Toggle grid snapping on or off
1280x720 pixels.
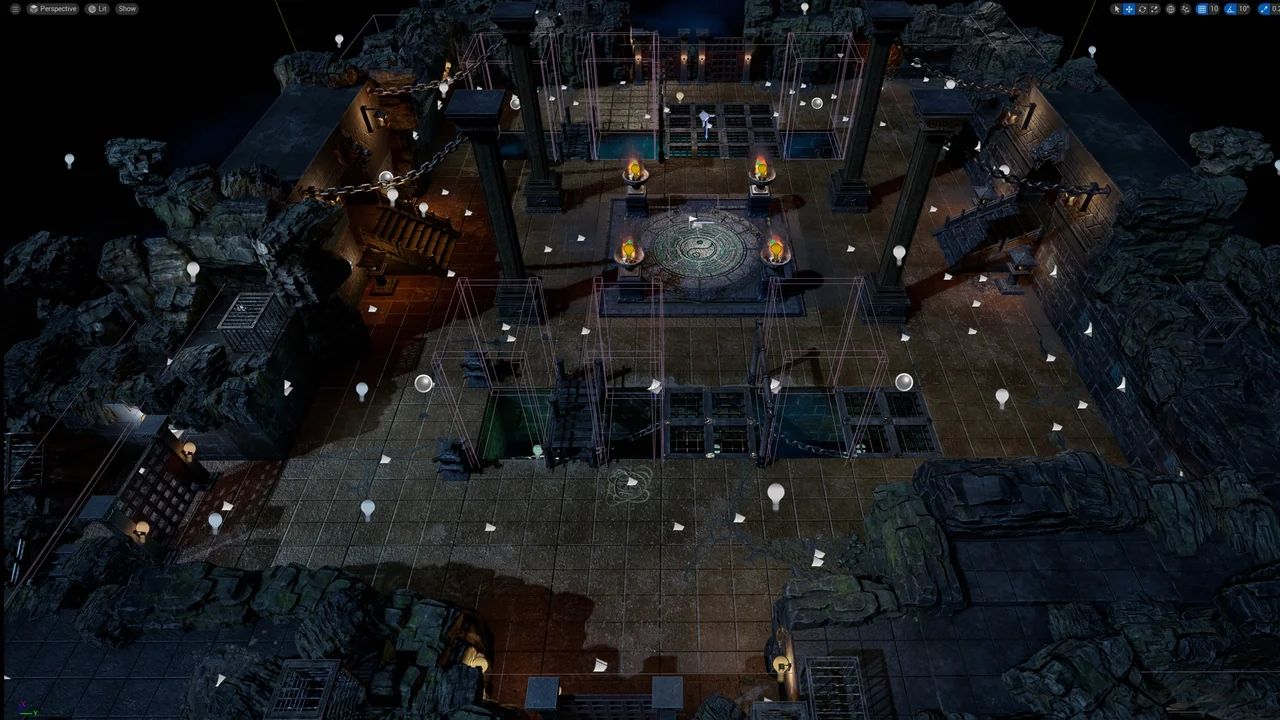pos(1202,9)
